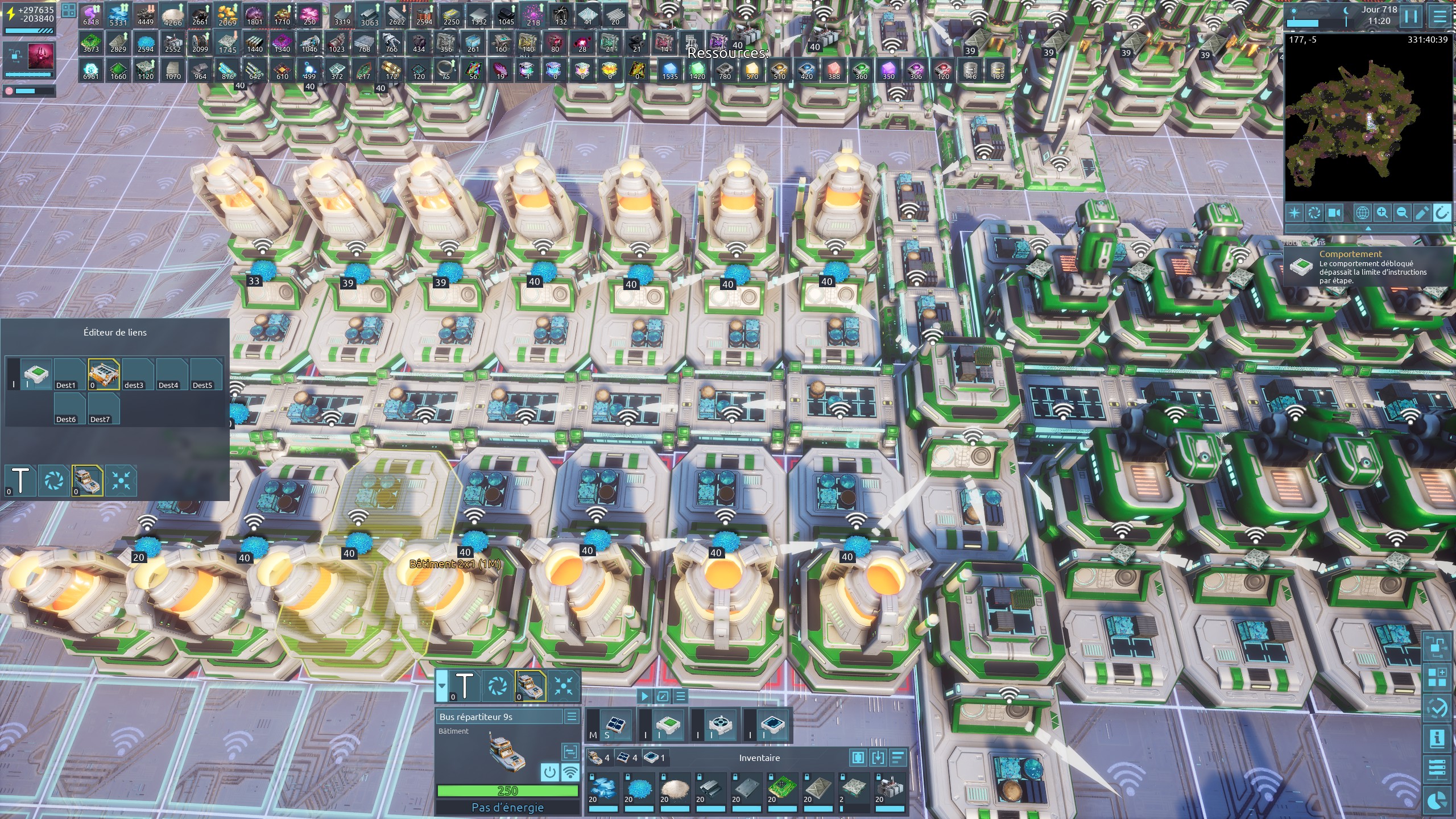Start the behavior with the play button
Viewport: 1456px width, 819px height.
644,696
